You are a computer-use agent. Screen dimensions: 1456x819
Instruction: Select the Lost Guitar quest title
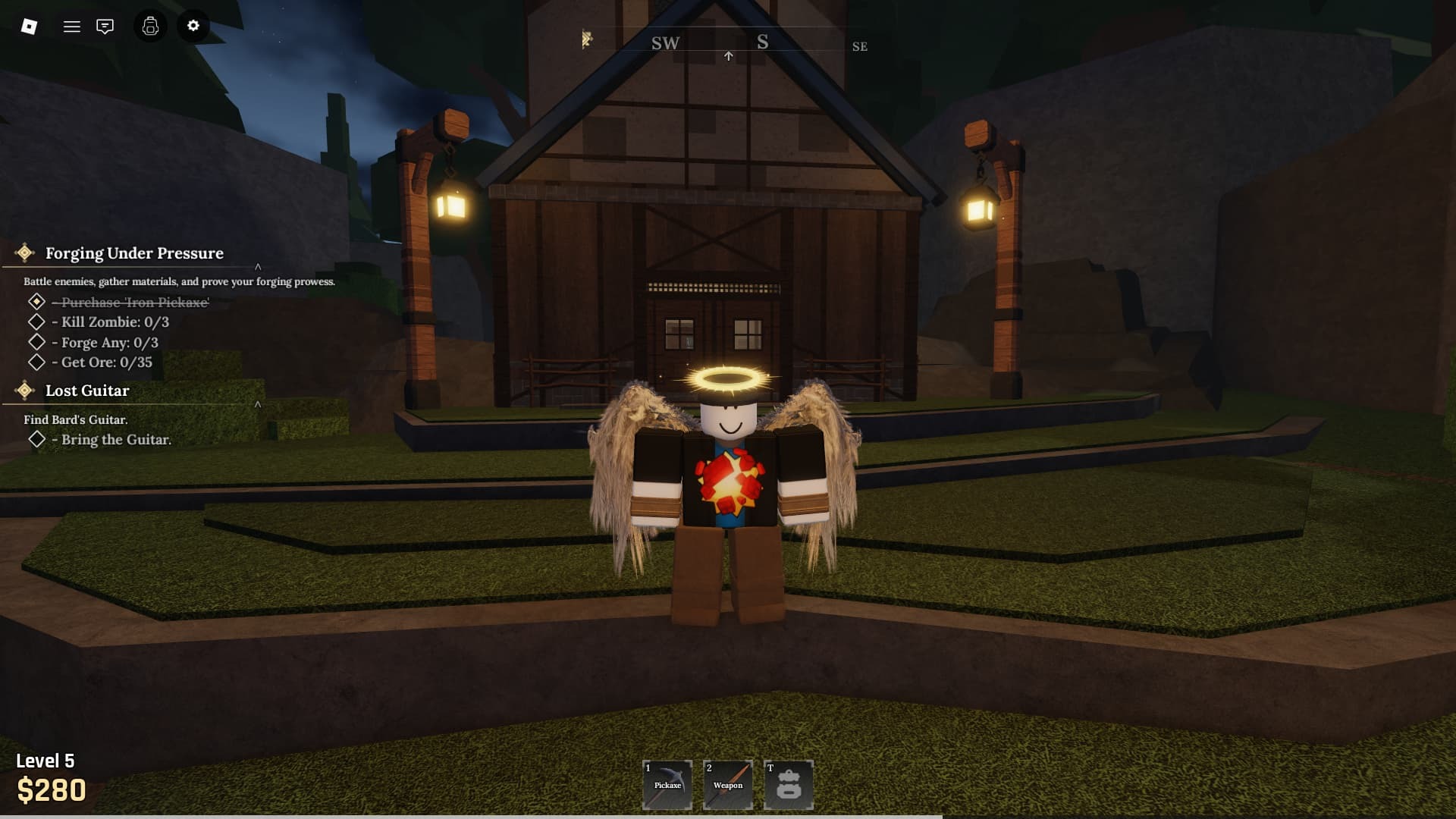pos(88,391)
